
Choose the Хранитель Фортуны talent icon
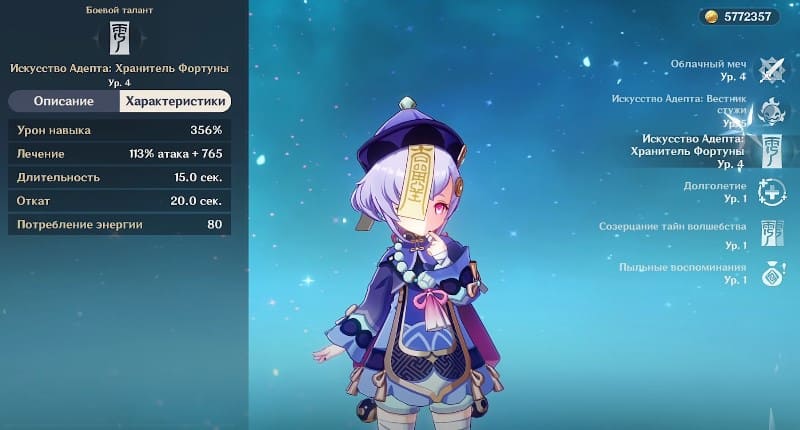771,150
